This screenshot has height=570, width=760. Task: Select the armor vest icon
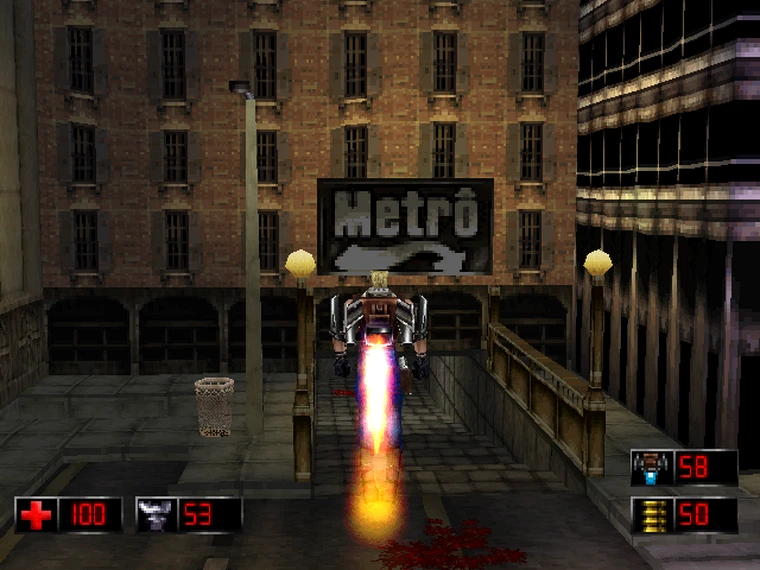tap(155, 515)
